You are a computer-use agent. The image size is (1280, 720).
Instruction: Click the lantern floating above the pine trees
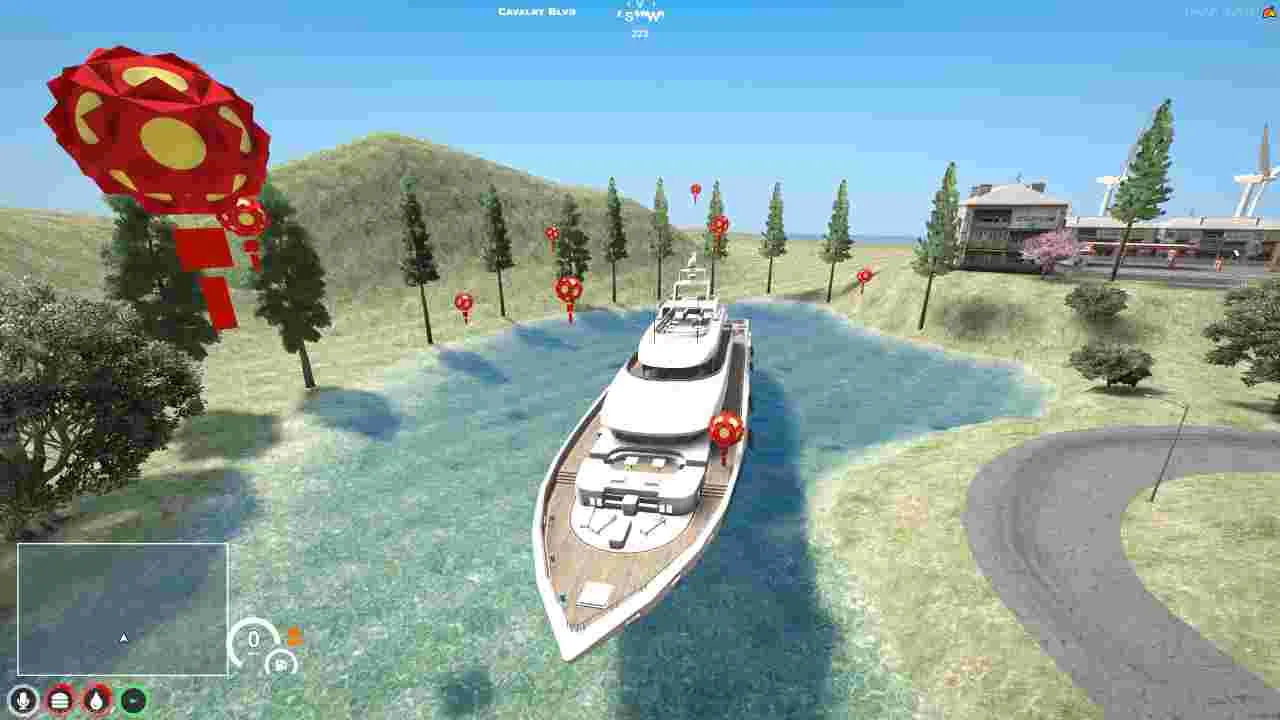[694, 190]
